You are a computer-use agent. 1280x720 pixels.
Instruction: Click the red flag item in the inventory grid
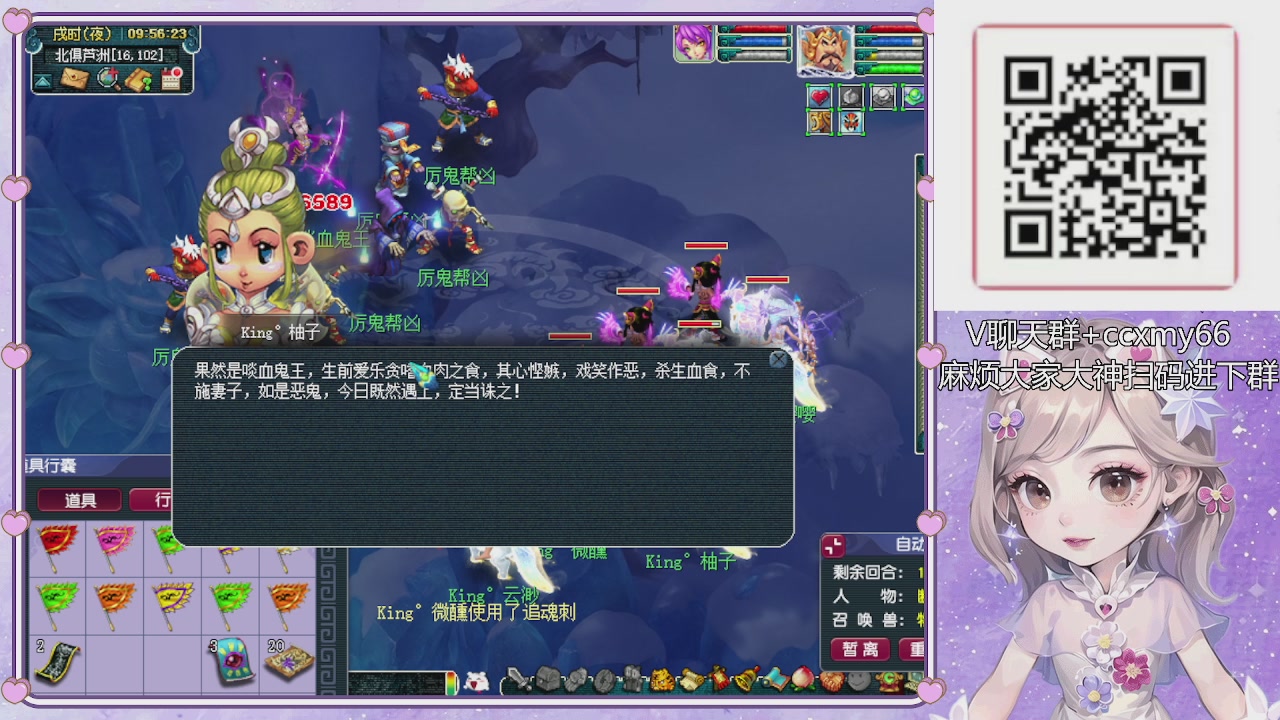57,548
